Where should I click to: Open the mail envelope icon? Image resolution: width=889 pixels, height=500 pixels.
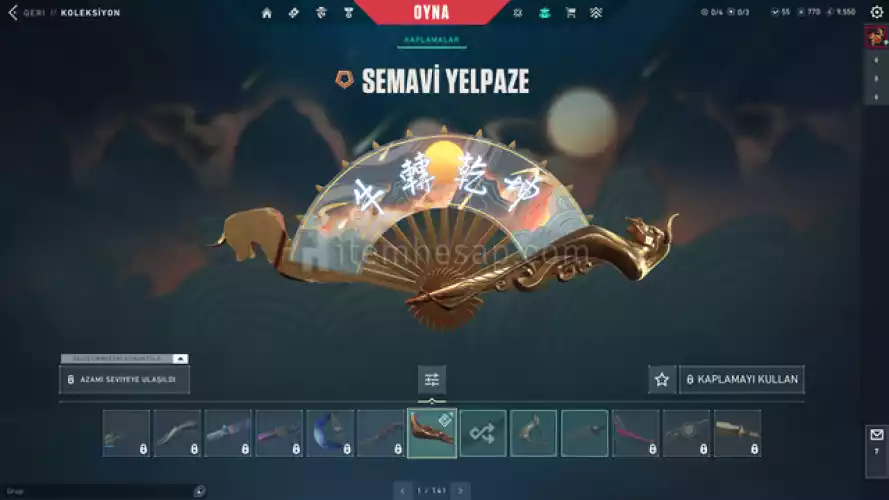pyautogui.click(x=877, y=435)
